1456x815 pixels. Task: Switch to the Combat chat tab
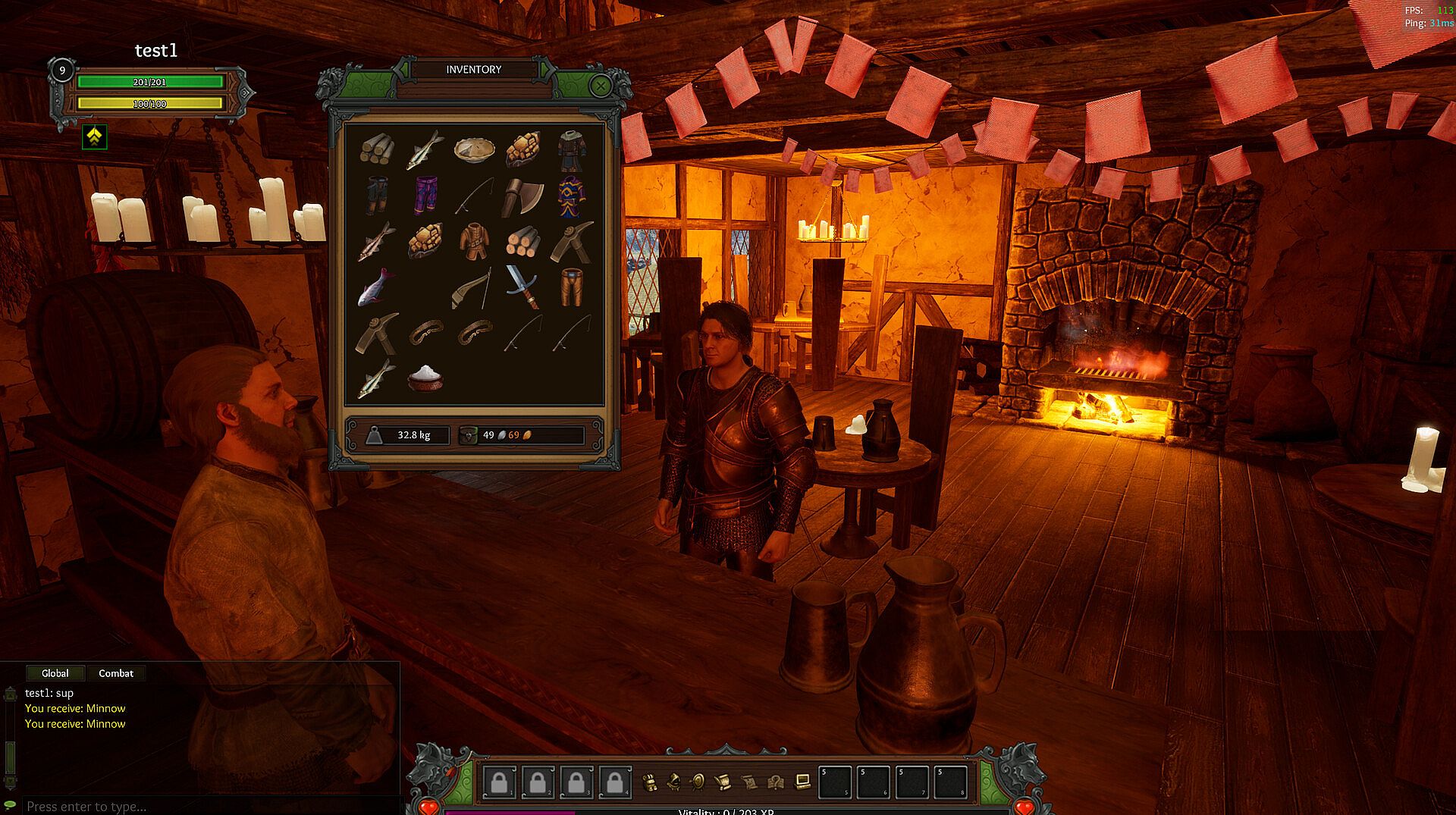click(115, 673)
